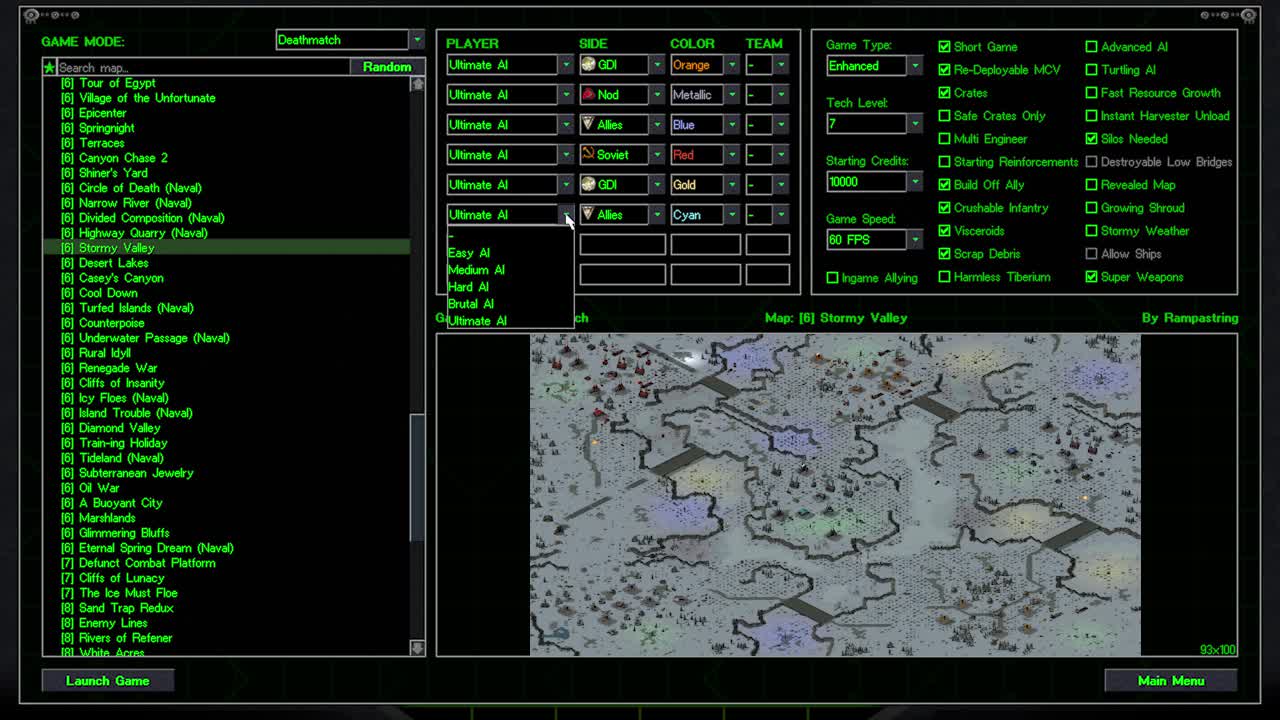This screenshot has width=1280, height=720.
Task: Click the Nod scorpion icon in row two
Action: pyautogui.click(x=590, y=94)
